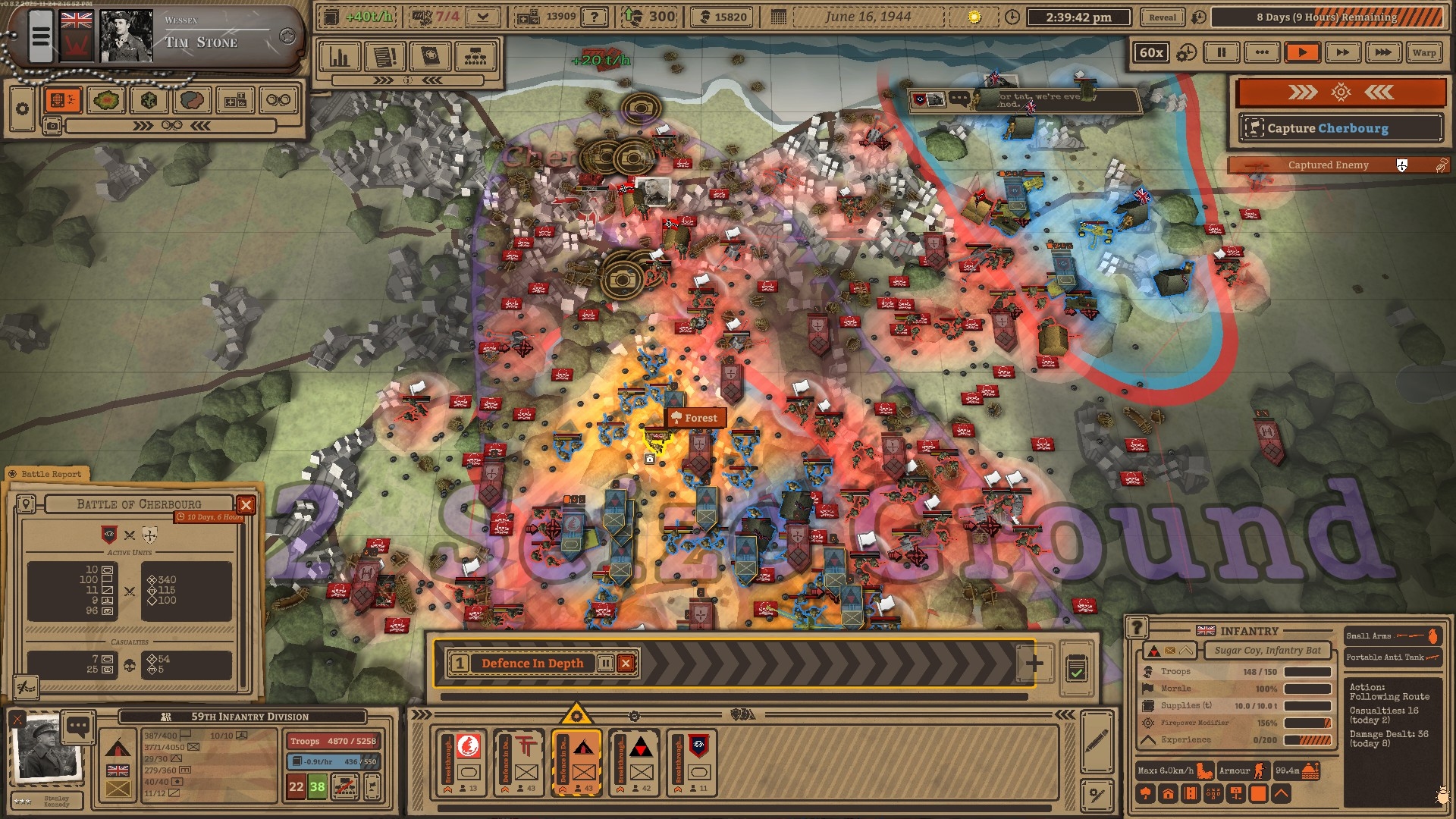The height and width of the screenshot is (819, 1456).
Task: Choose the triple-arrow fastest speed
Action: (1382, 52)
